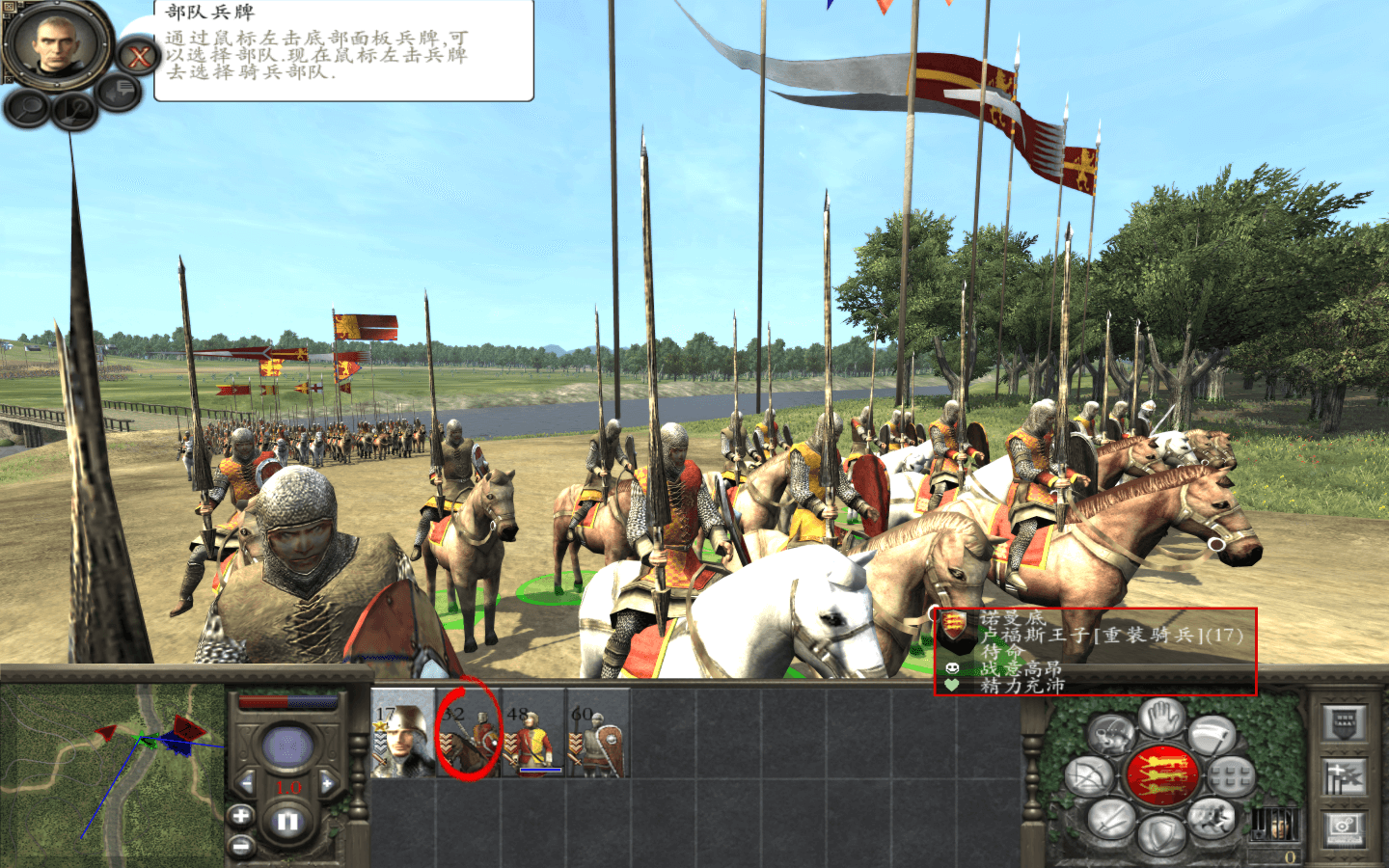
Task: Click the advisor's speech bubble button
Action: click(x=121, y=92)
